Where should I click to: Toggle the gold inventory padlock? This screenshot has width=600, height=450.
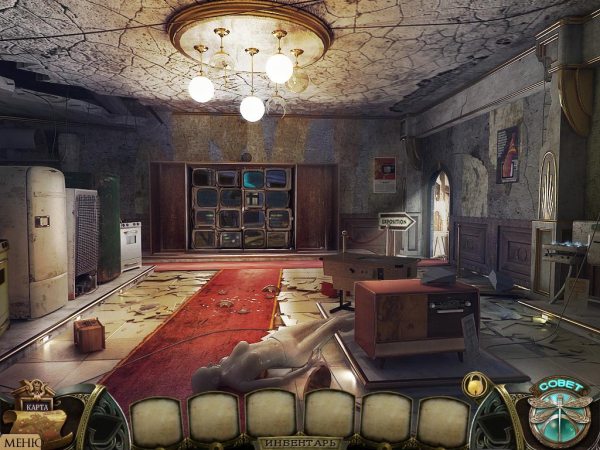[475, 384]
